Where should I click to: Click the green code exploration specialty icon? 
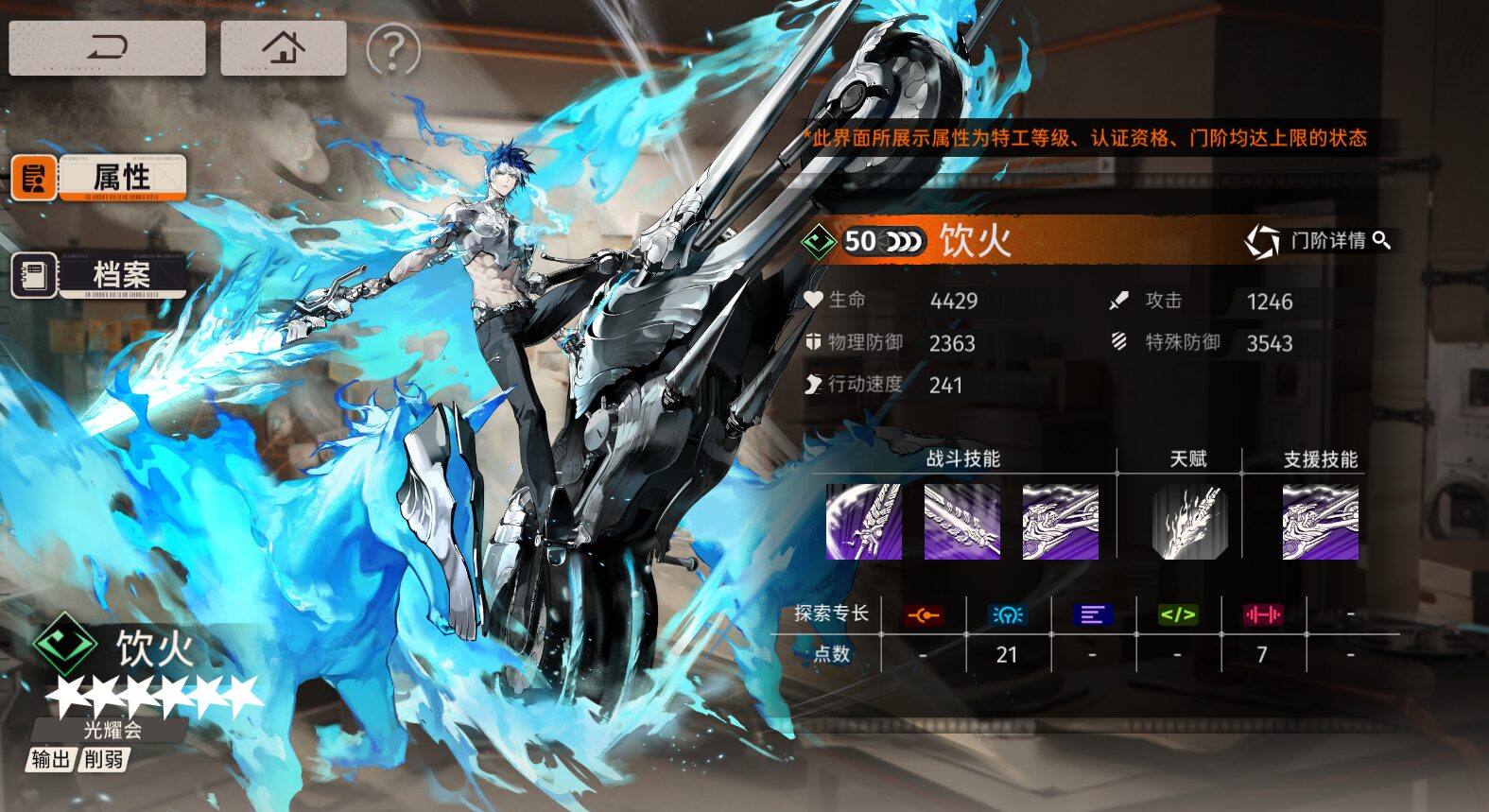click(x=1178, y=615)
